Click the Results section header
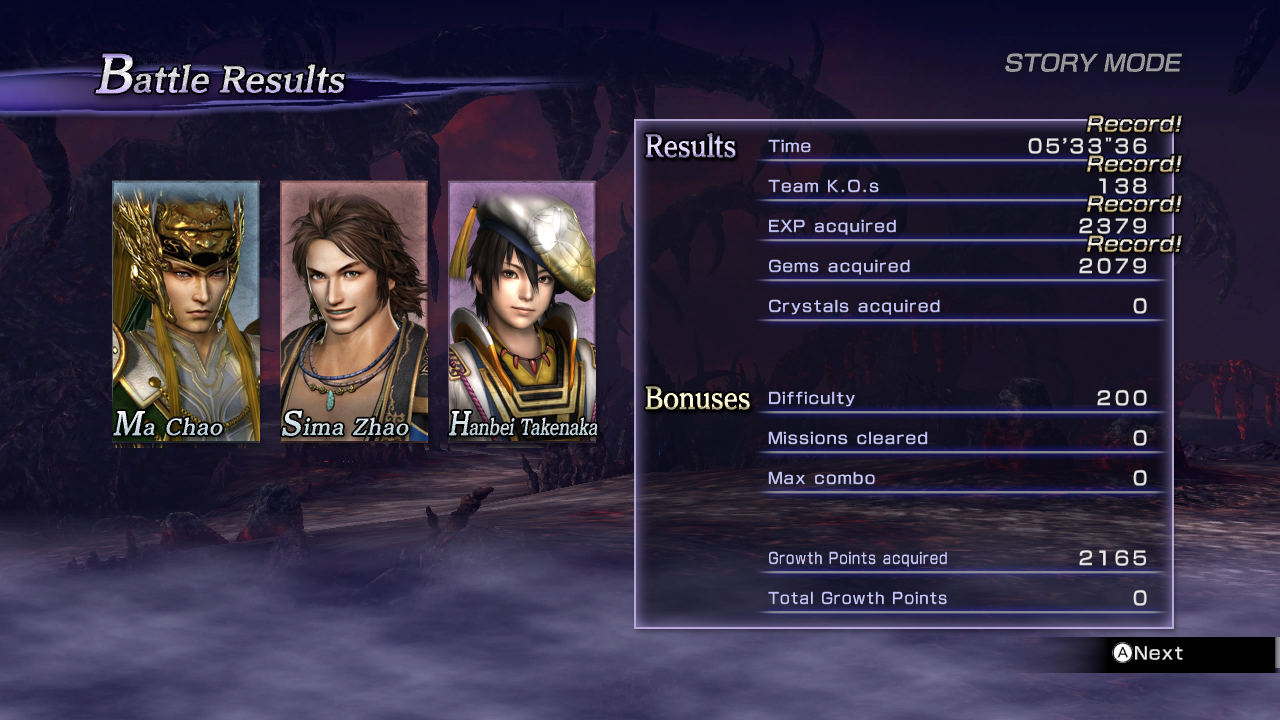Viewport: 1280px width, 720px height. tap(690, 146)
